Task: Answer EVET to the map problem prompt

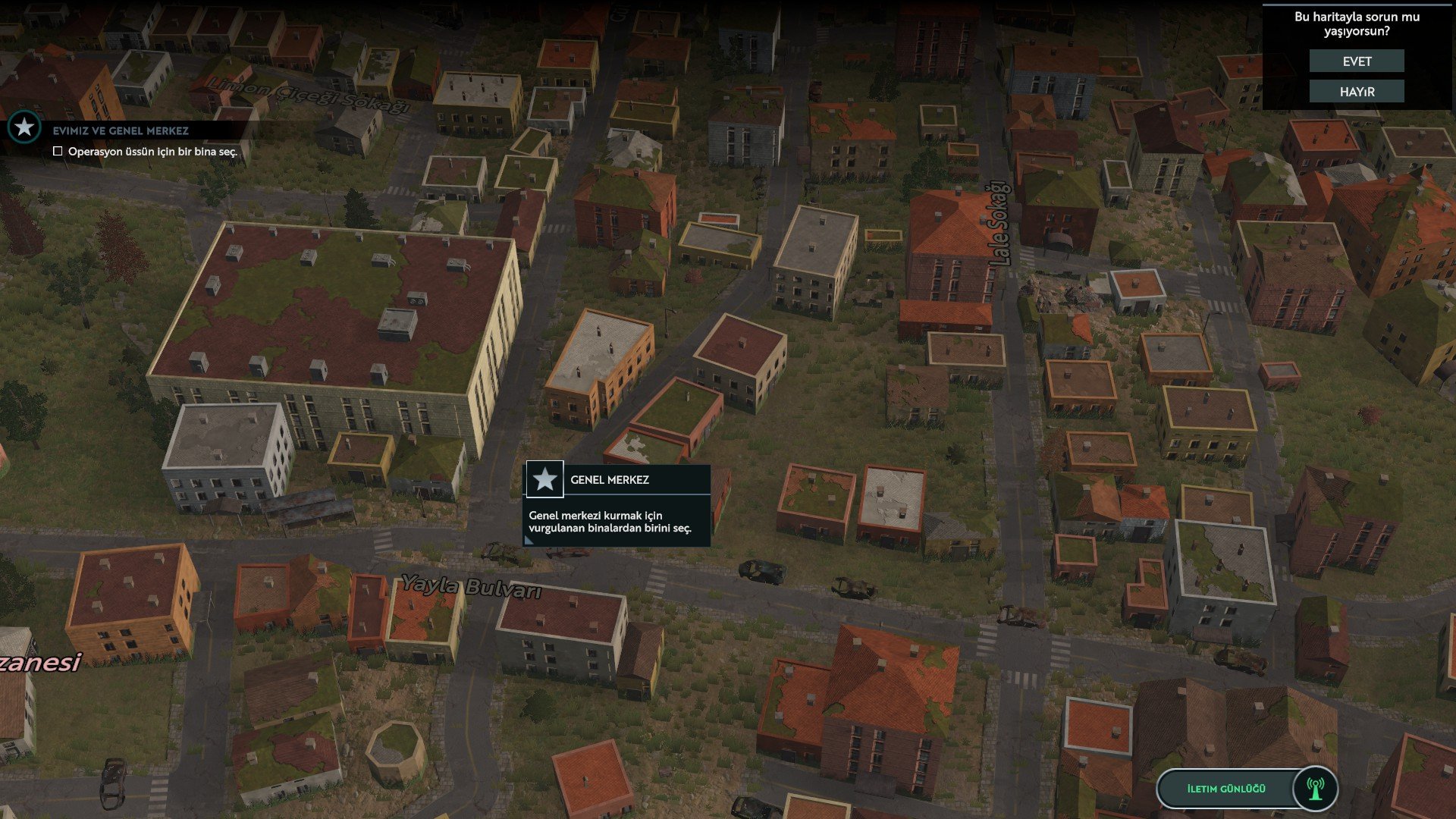Action: click(x=1356, y=61)
